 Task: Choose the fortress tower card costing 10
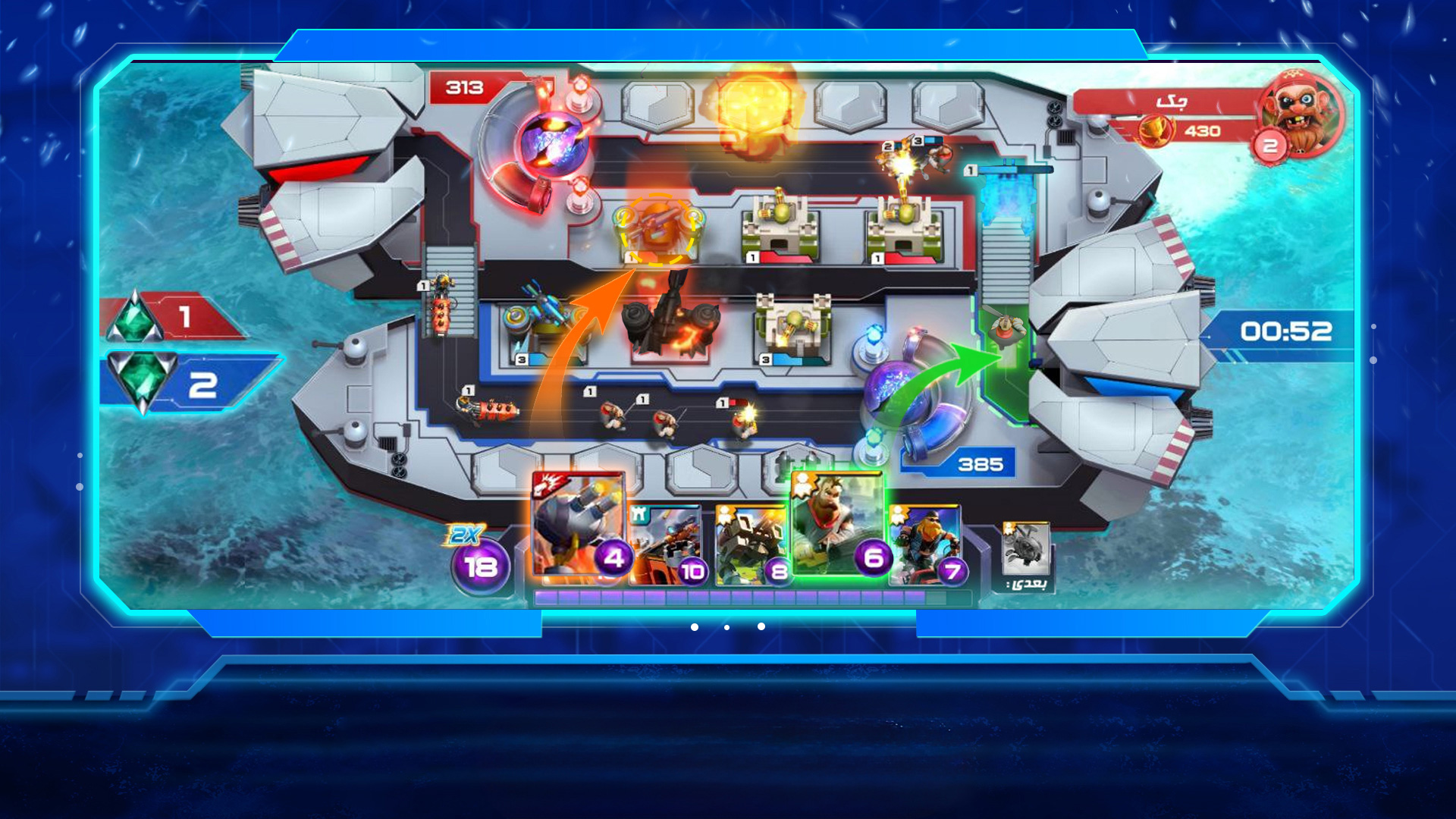[667, 546]
